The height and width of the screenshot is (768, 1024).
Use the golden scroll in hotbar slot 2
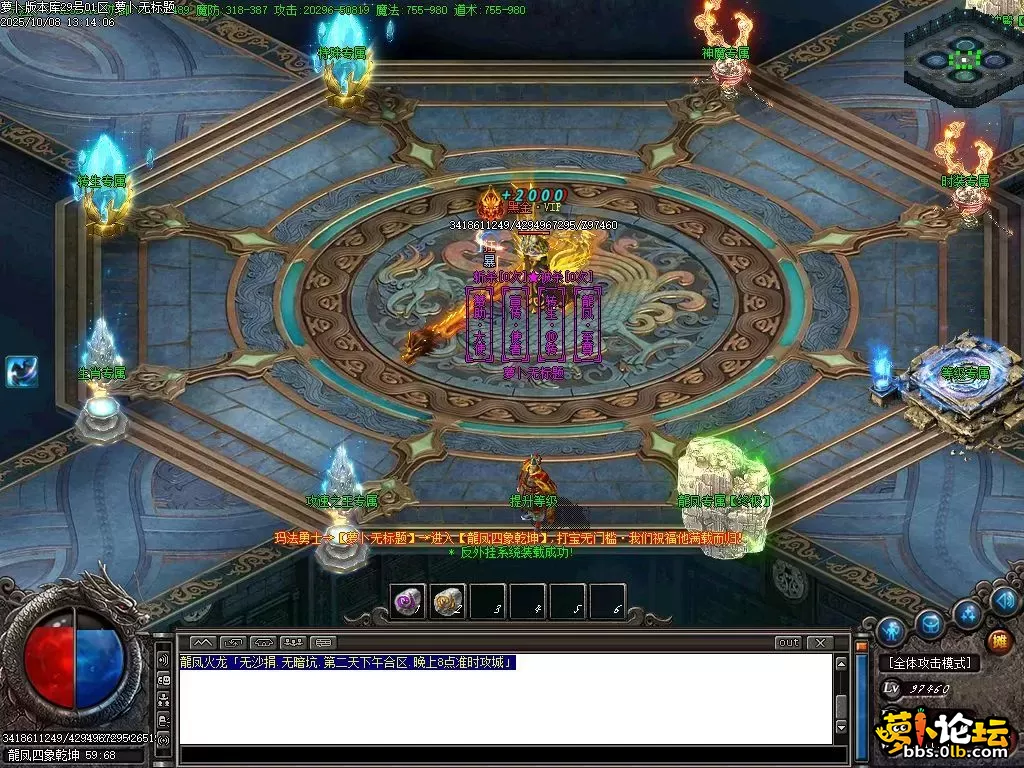pyautogui.click(x=448, y=601)
